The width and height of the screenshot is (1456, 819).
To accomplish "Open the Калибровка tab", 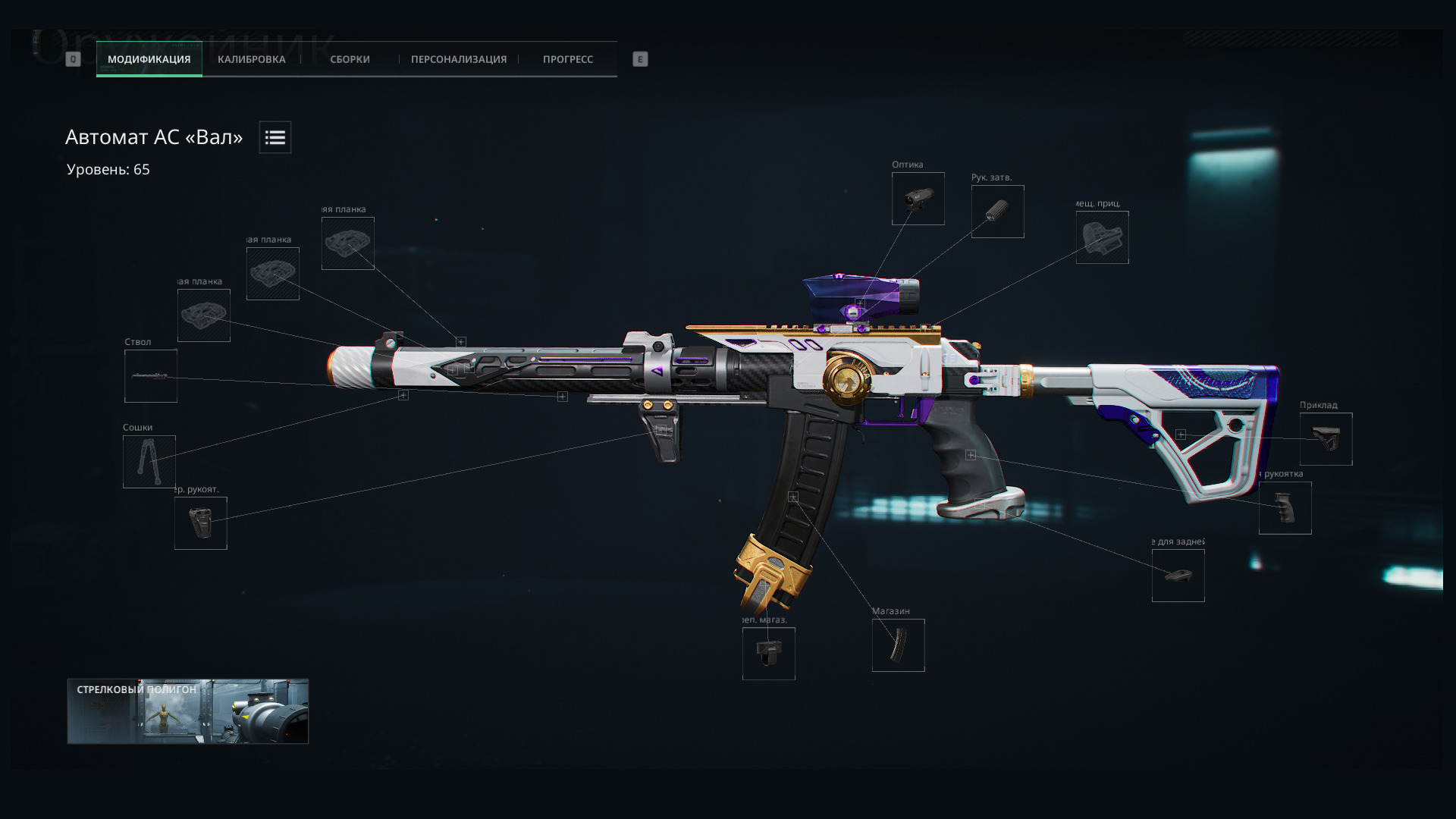I will (x=251, y=59).
